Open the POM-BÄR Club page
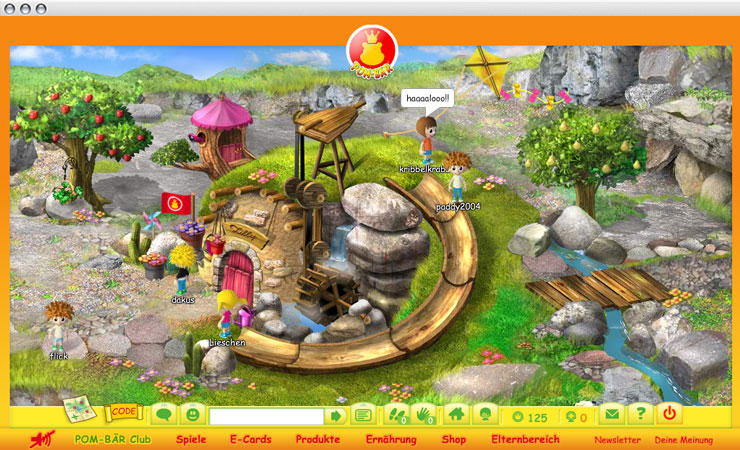 pos(113,439)
